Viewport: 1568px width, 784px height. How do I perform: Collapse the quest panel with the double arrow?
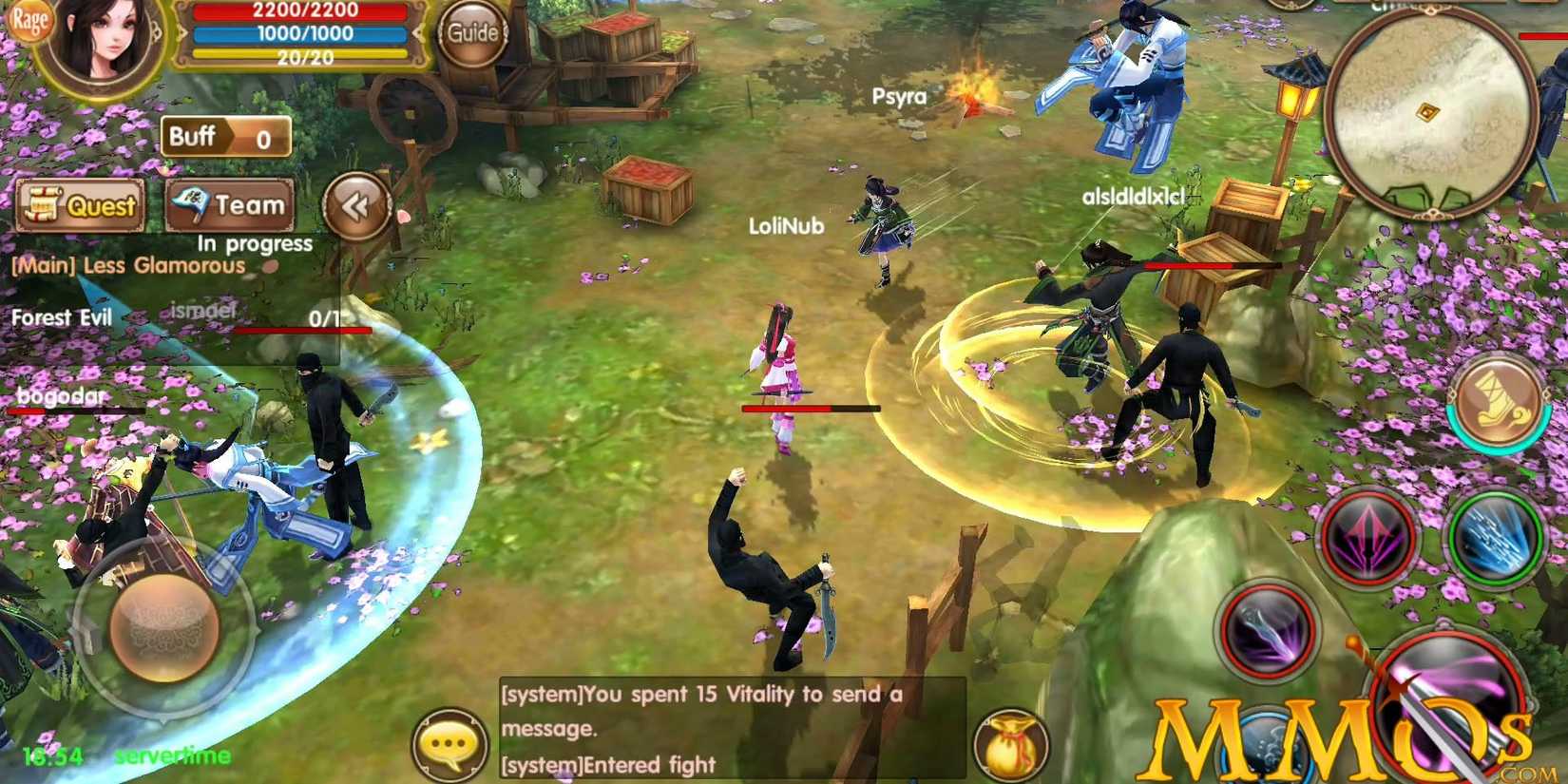pyautogui.click(x=356, y=204)
